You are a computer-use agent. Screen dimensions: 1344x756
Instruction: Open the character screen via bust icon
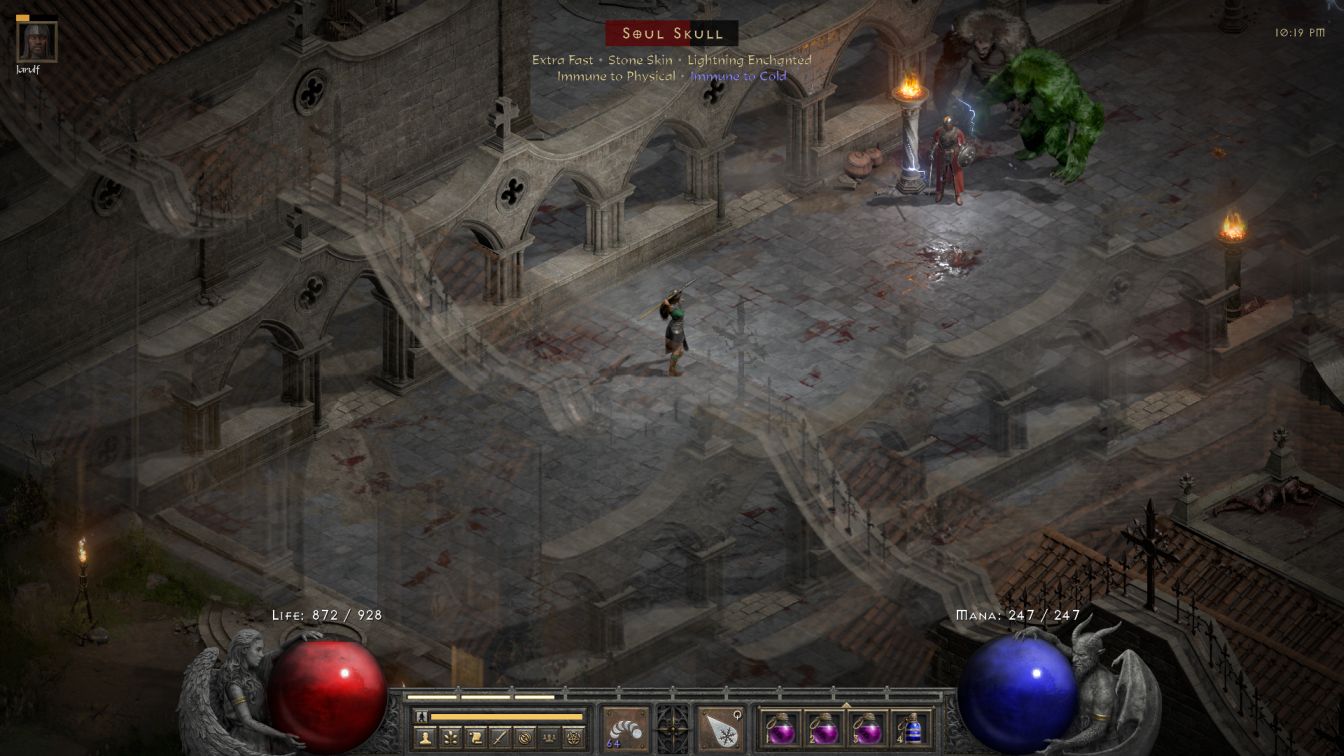tap(426, 738)
